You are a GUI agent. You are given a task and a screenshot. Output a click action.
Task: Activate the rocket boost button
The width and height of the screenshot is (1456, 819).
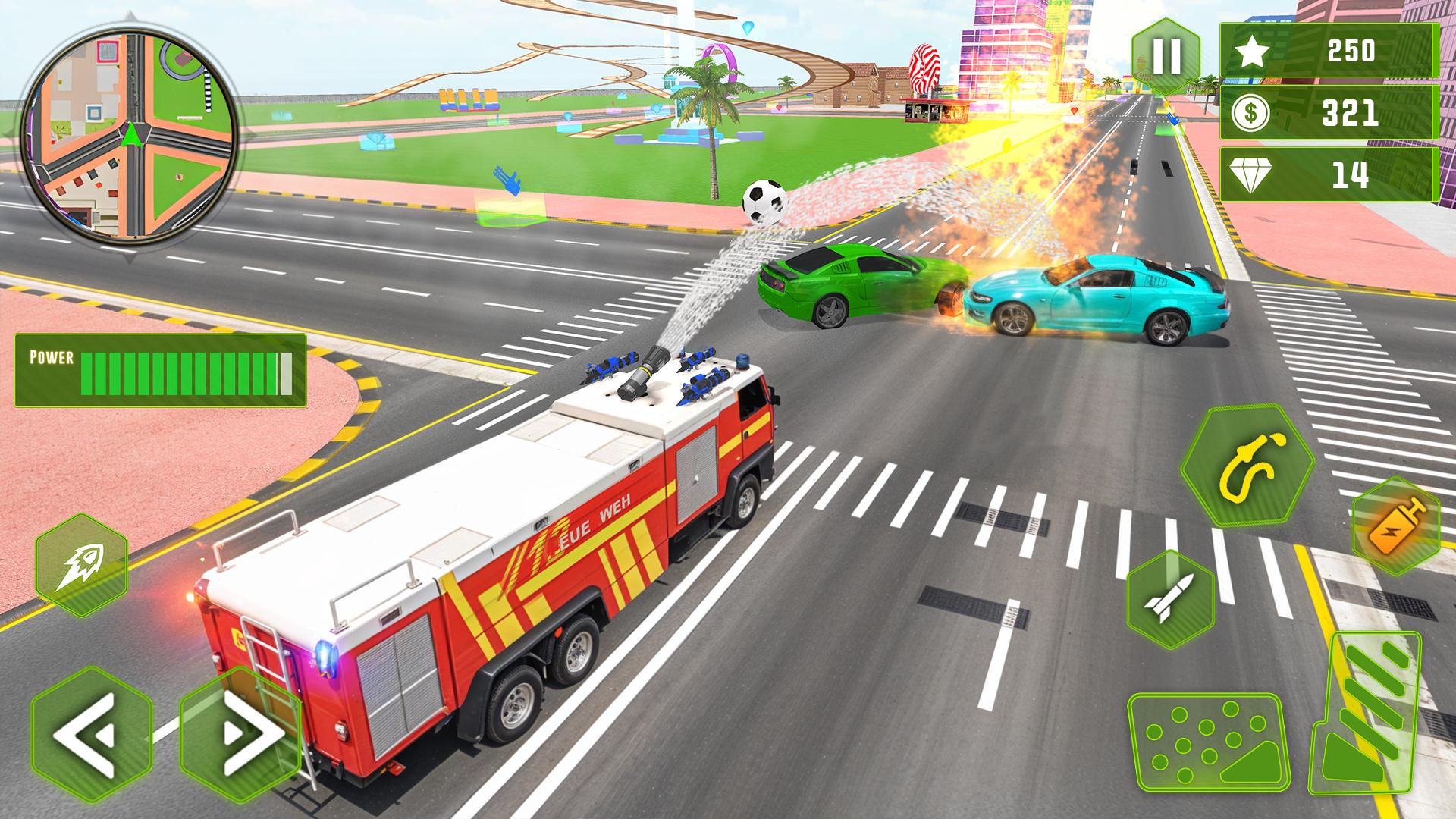(82, 564)
